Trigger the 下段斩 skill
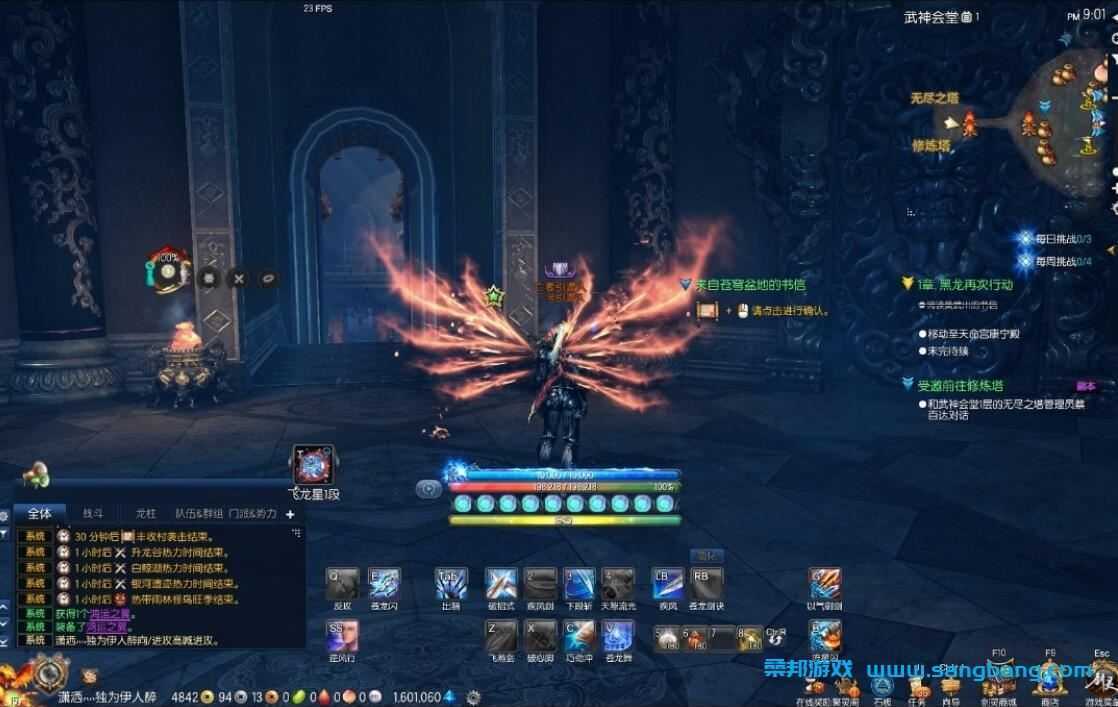This screenshot has width=1118, height=707. point(579,584)
